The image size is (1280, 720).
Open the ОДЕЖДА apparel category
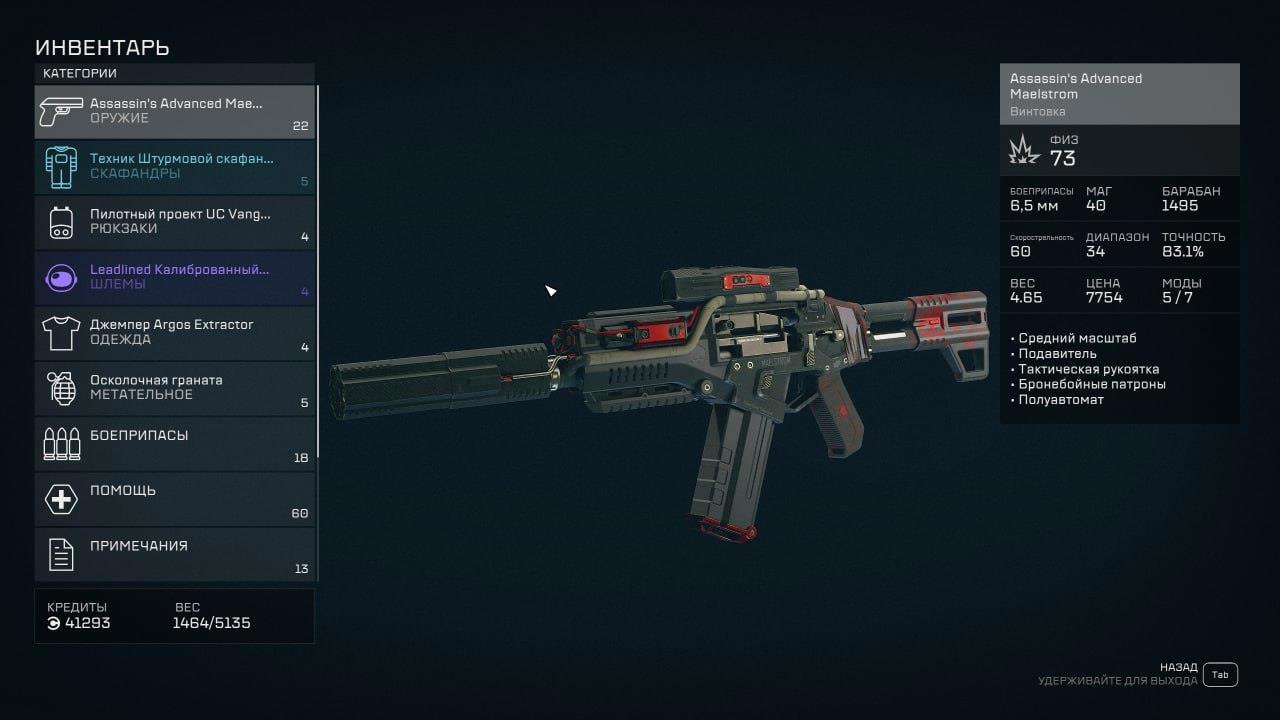[175, 332]
